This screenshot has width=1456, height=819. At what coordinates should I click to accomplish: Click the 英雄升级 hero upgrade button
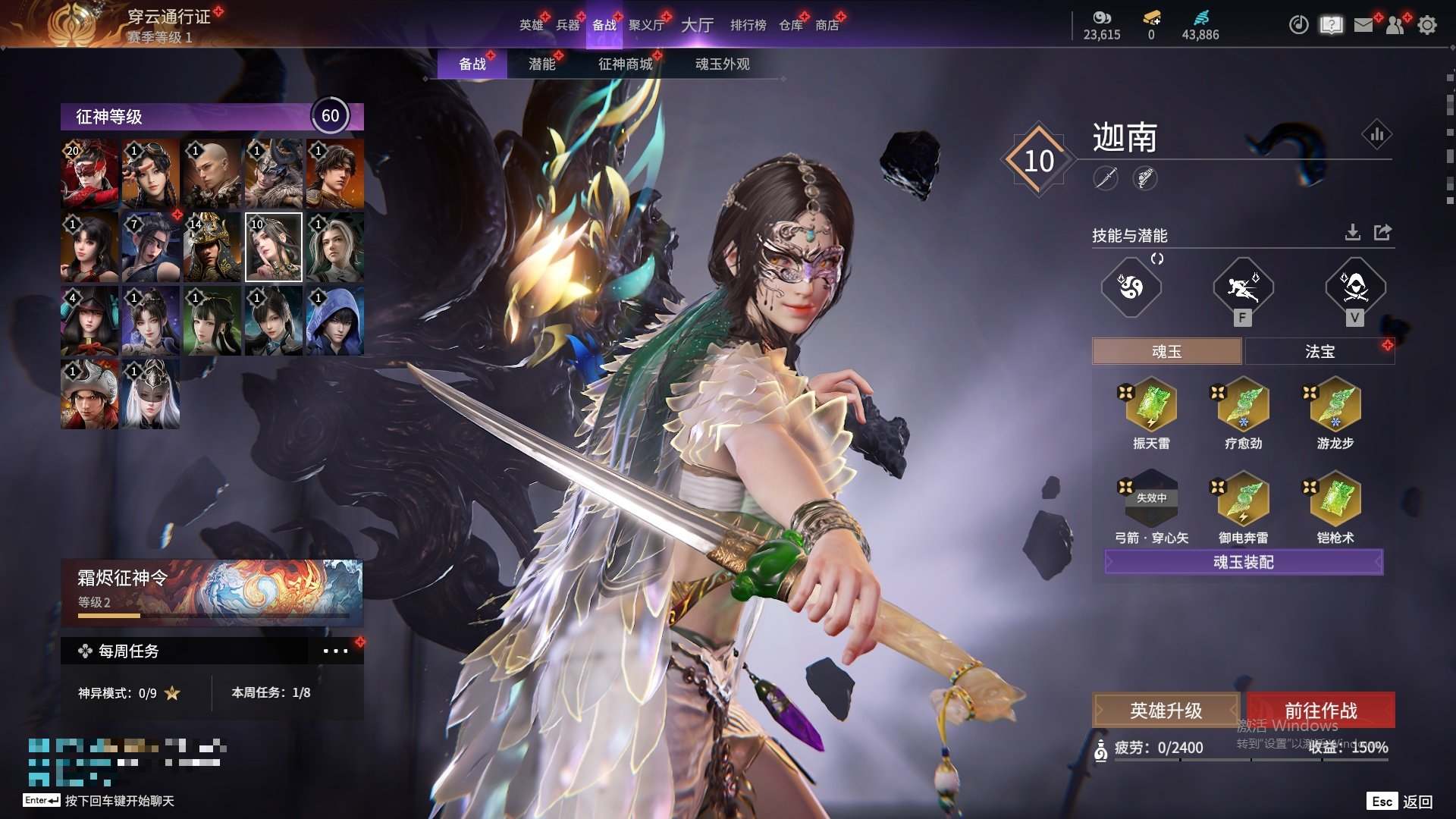click(x=1166, y=711)
